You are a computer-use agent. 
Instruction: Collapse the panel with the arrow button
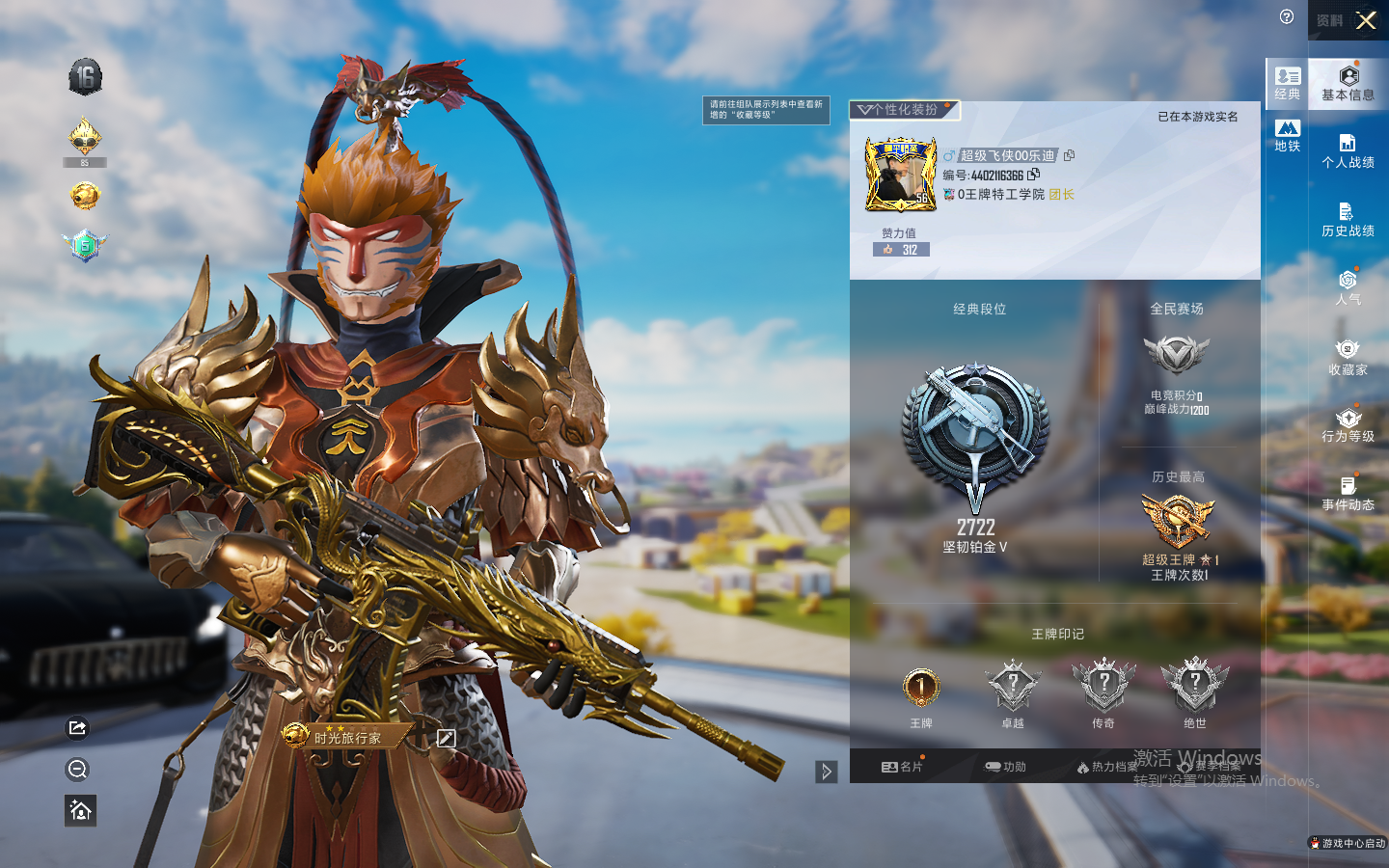(827, 772)
